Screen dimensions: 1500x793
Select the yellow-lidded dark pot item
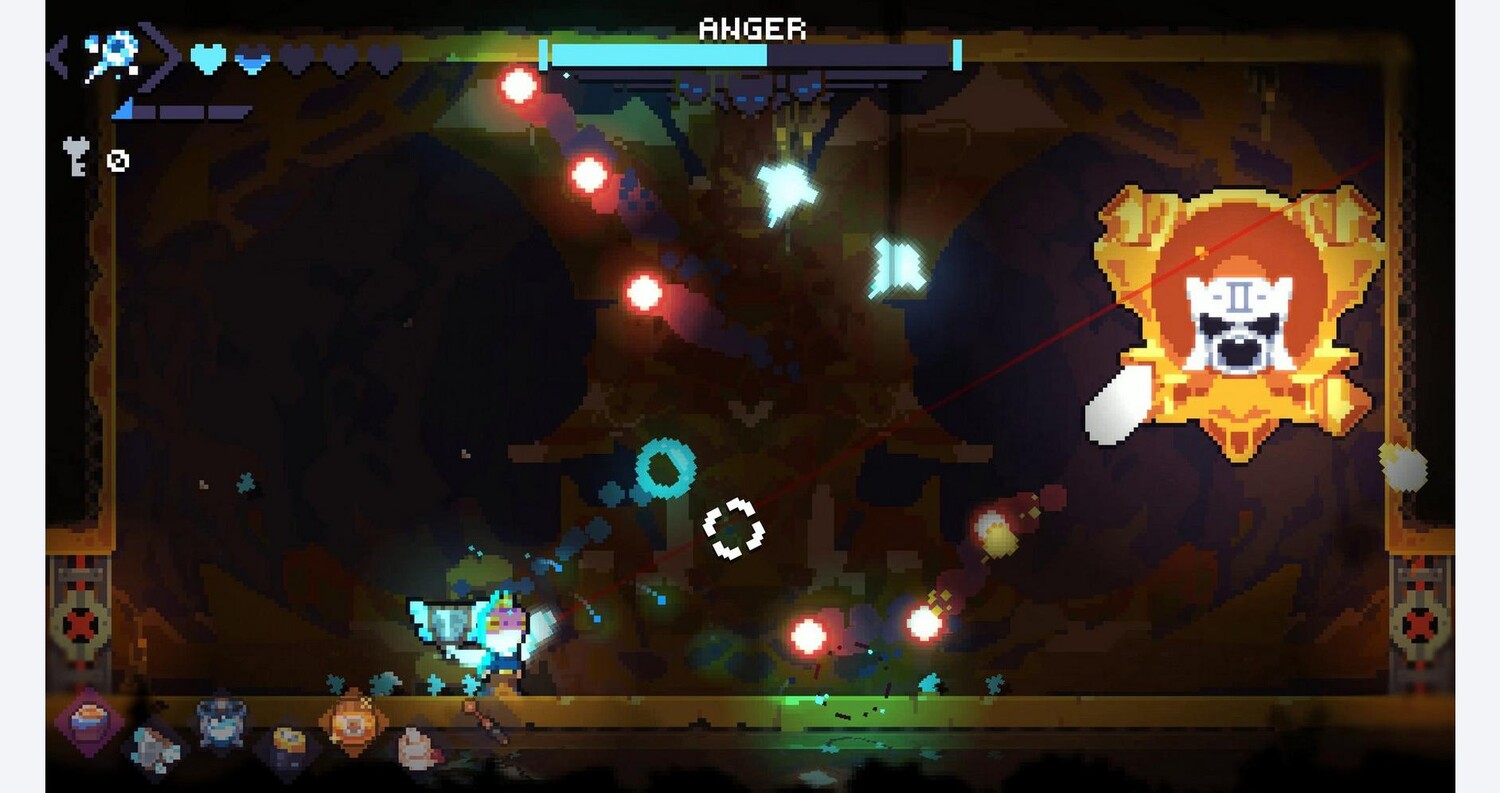287,748
